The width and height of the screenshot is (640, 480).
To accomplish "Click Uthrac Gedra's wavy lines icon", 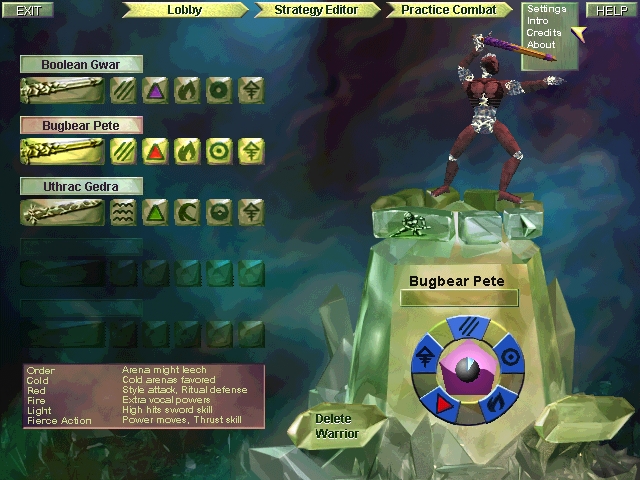I will click(122, 211).
